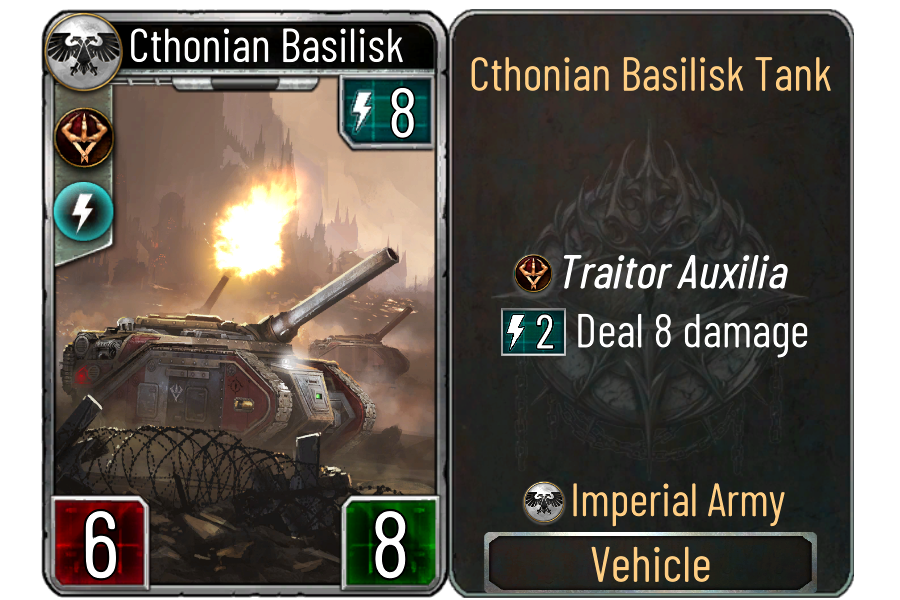This screenshot has height=600, width=900.
Task: Click the Imperial eagle emblem beside the card name
Action: click(84, 47)
